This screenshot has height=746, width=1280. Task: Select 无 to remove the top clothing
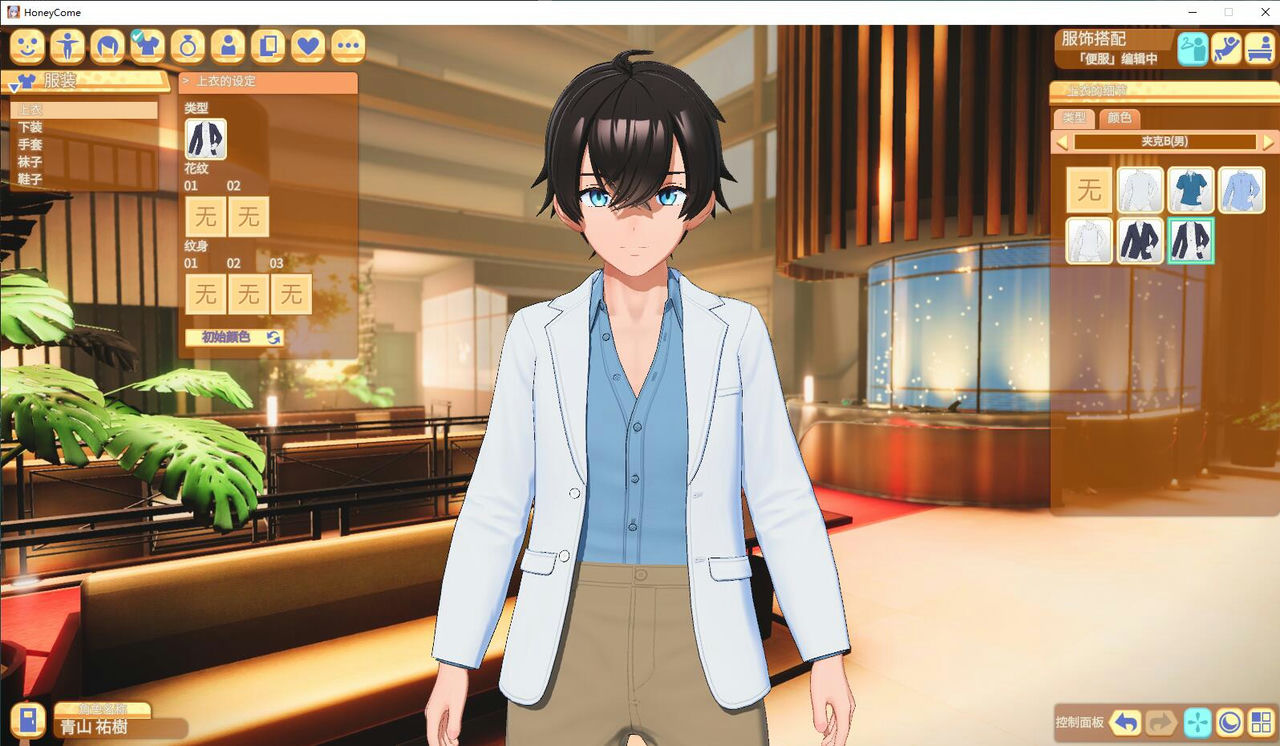[1089, 189]
